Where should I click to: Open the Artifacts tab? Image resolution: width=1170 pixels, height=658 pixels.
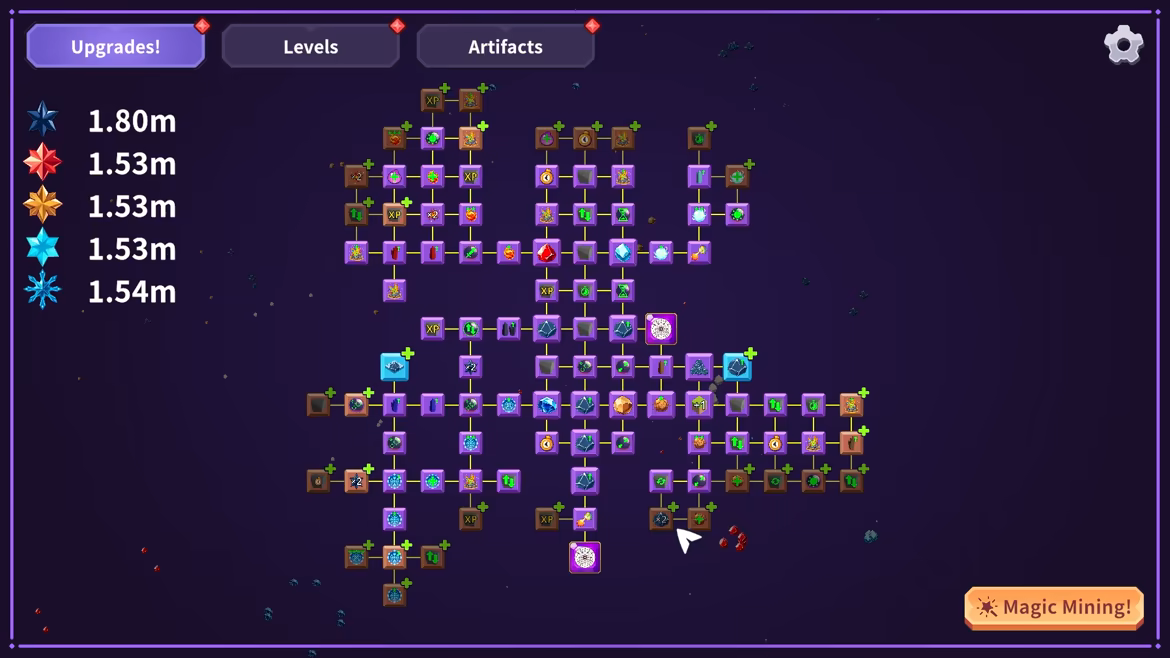[x=505, y=47]
